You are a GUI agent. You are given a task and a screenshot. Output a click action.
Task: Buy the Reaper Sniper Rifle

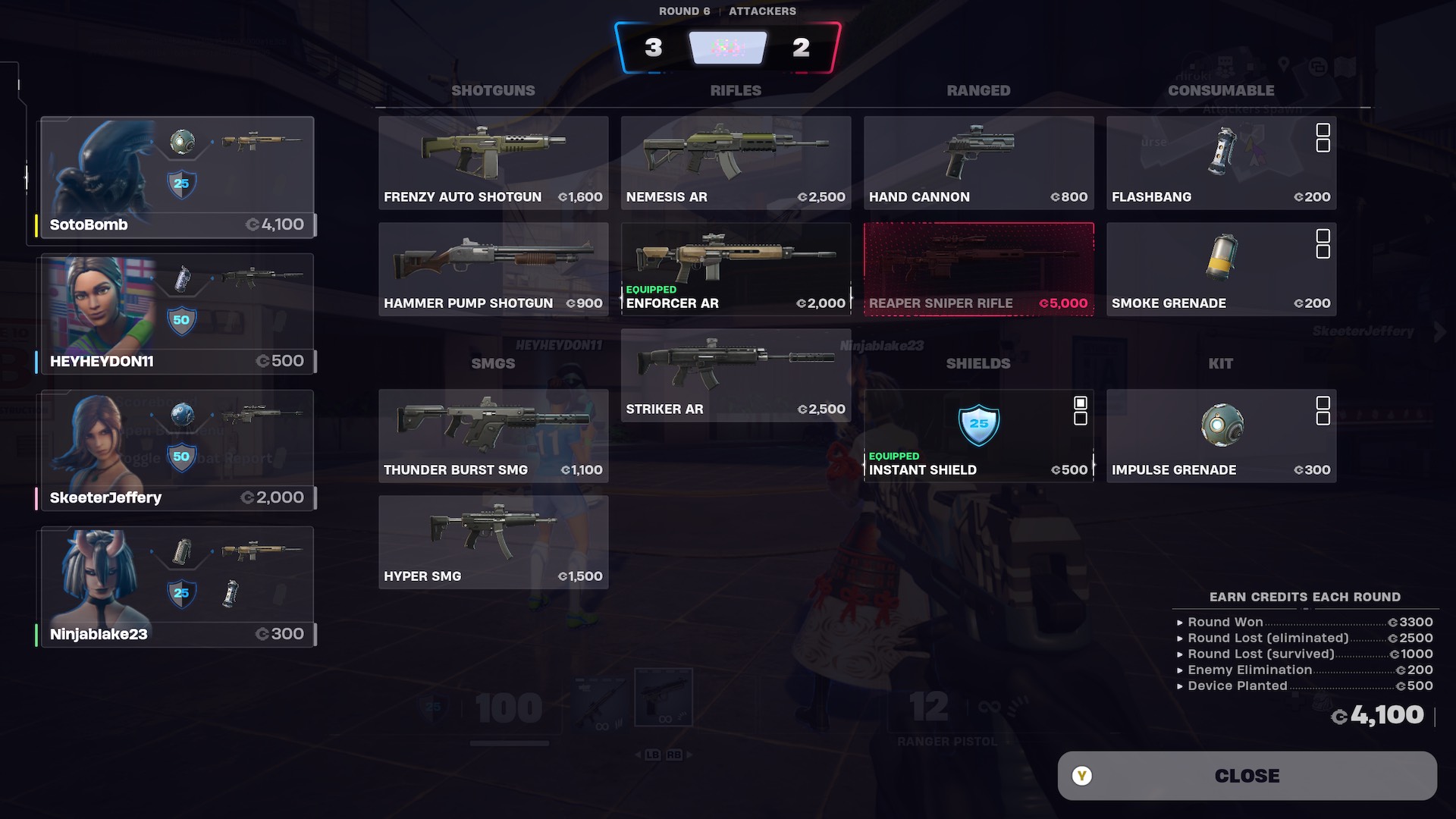978,268
